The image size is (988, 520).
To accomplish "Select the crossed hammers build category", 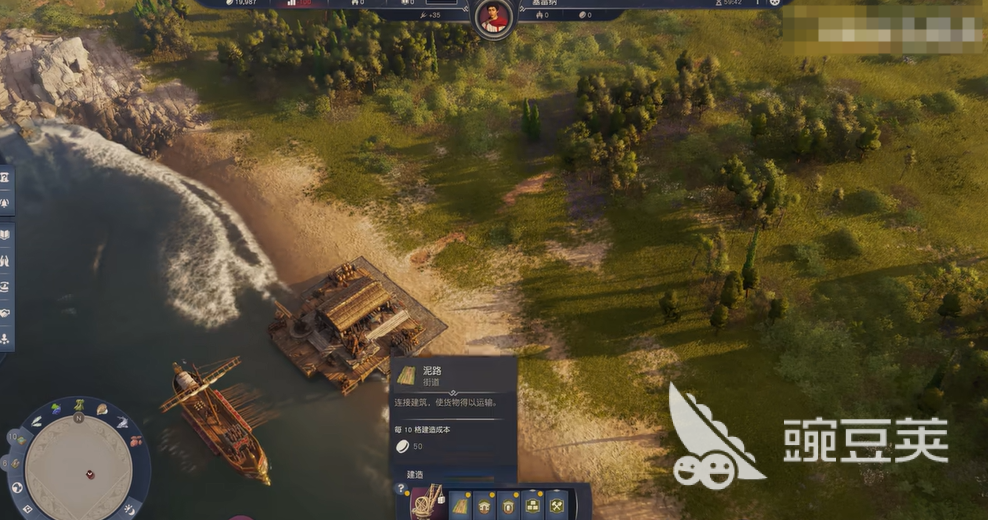I will [556, 505].
